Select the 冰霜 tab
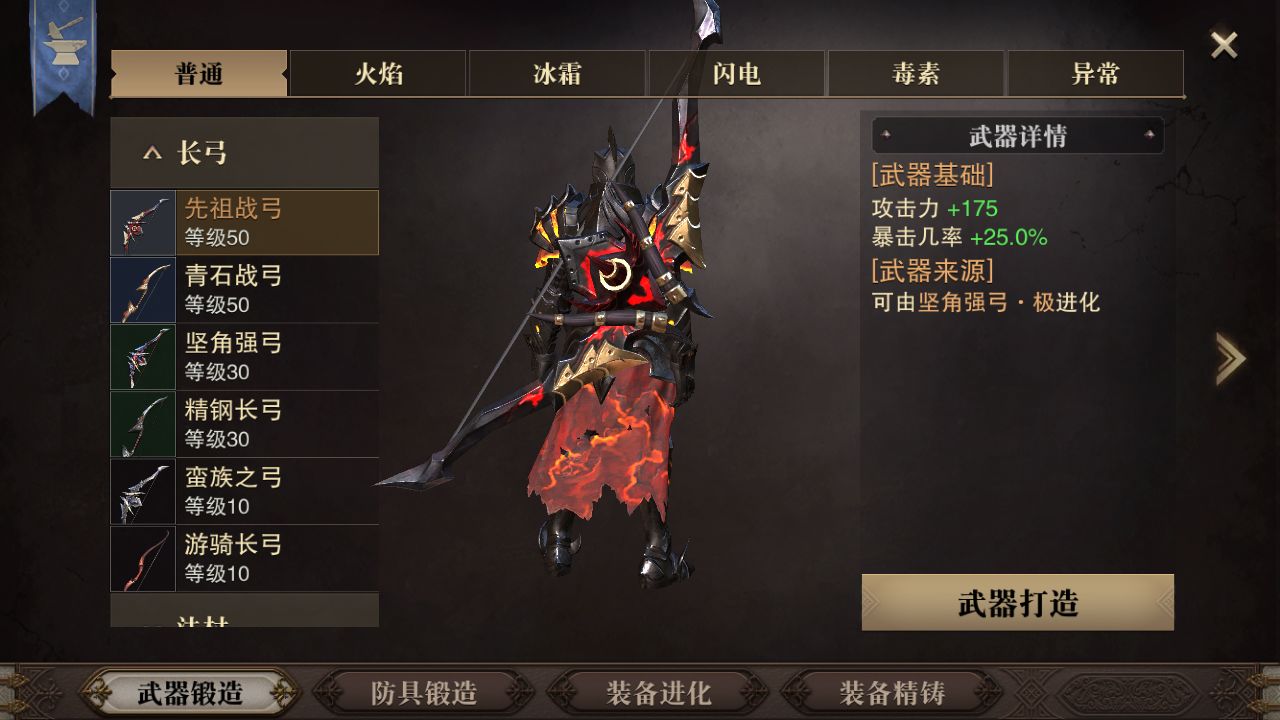This screenshot has width=1280, height=720. click(x=557, y=74)
